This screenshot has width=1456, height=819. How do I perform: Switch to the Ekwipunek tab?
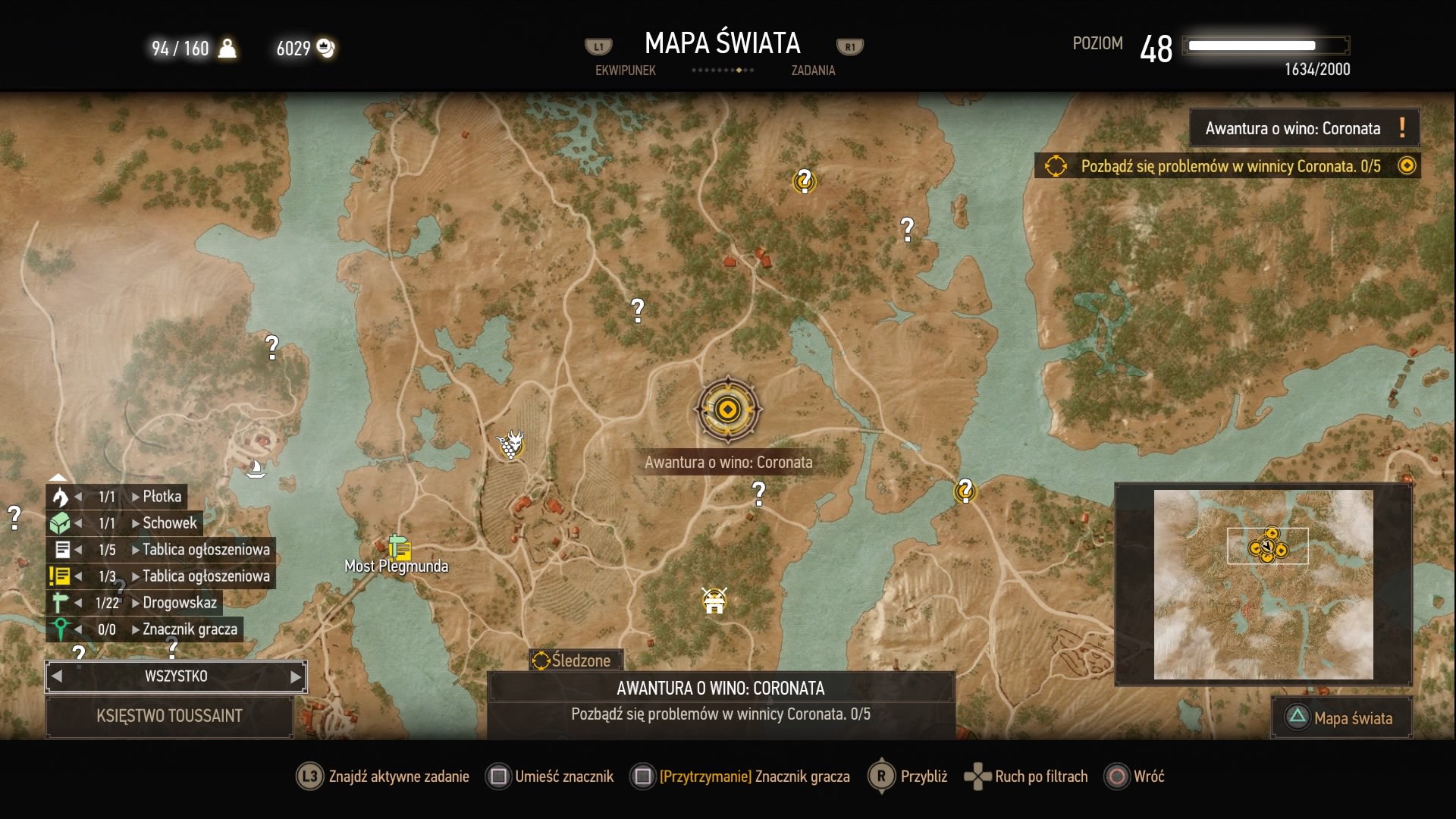625,71
